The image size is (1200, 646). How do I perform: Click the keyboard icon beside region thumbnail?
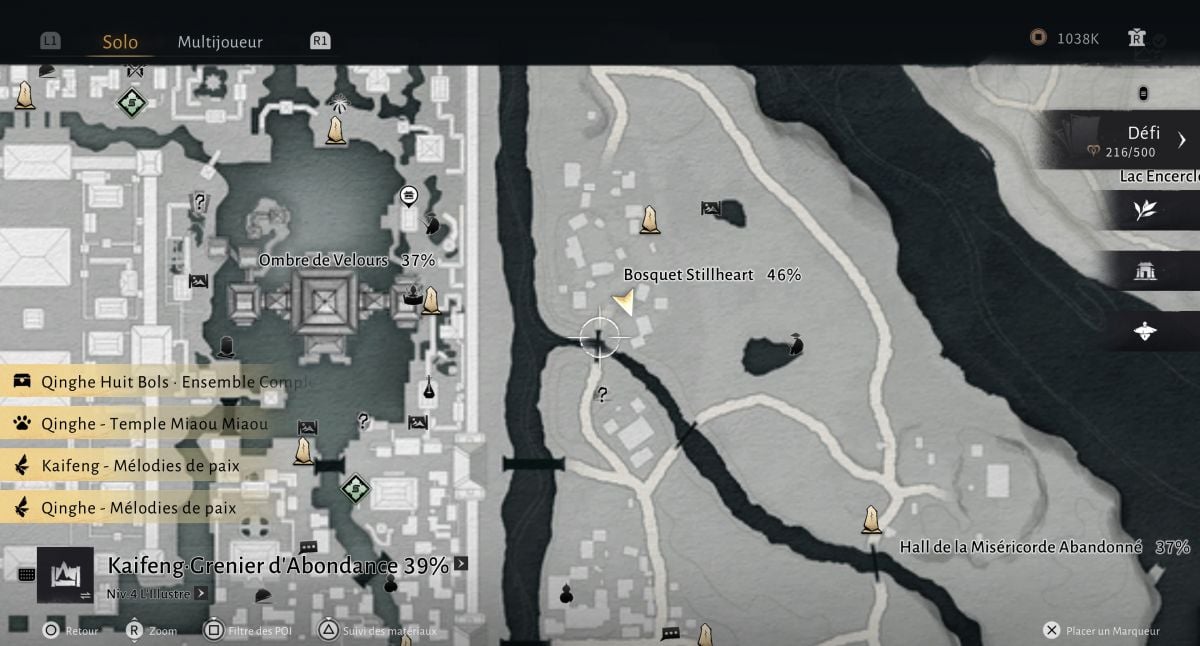[x=27, y=575]
